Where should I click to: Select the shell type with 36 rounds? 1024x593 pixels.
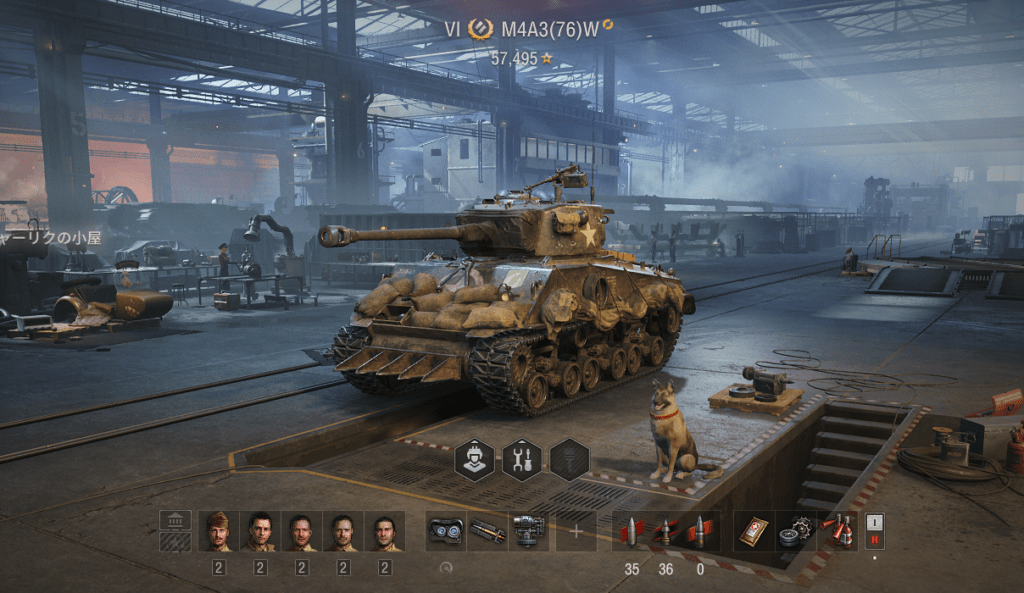[x=665, y=531]
